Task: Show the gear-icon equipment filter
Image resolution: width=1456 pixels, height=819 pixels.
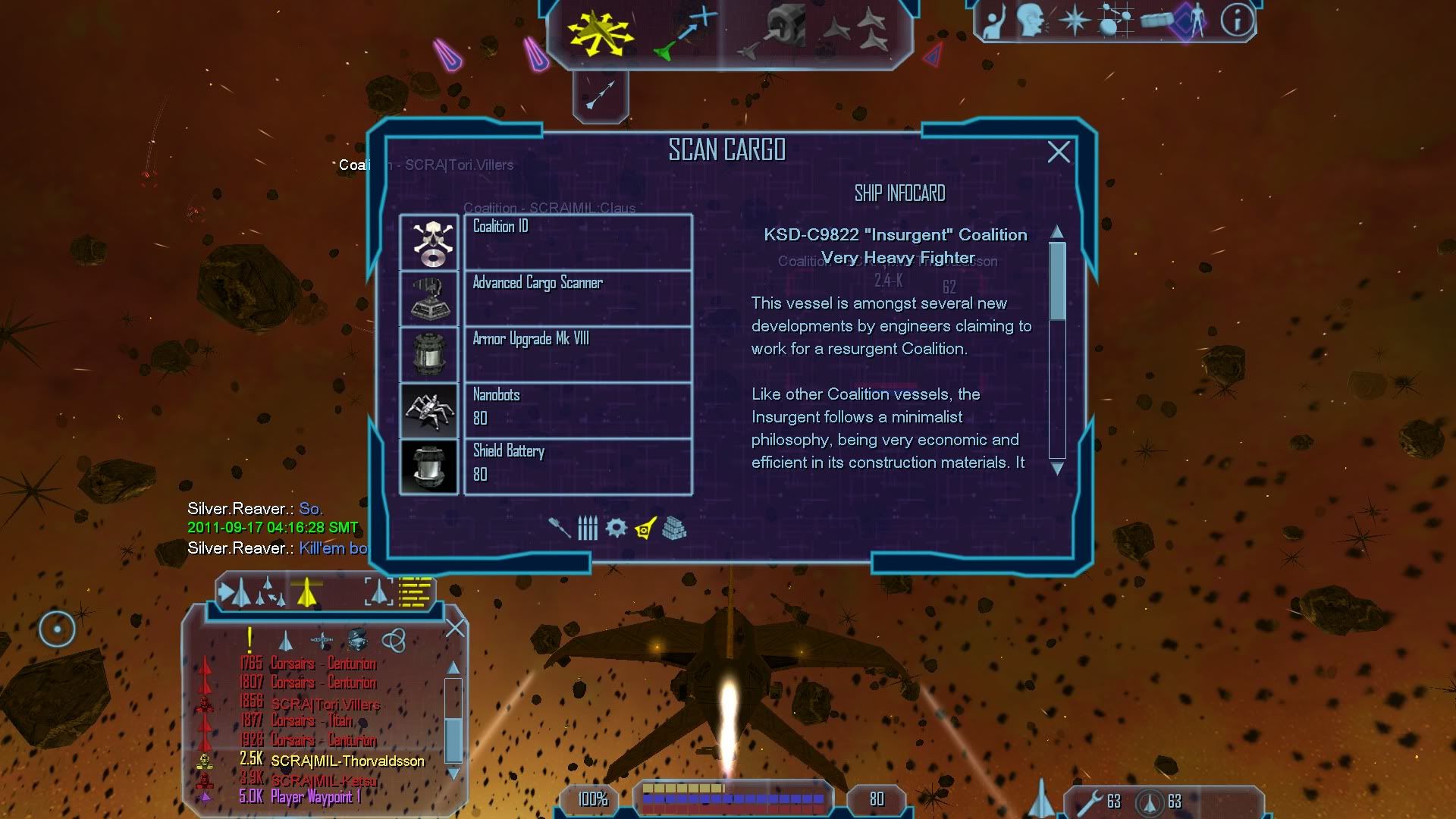Action: [x=616, y=528]
